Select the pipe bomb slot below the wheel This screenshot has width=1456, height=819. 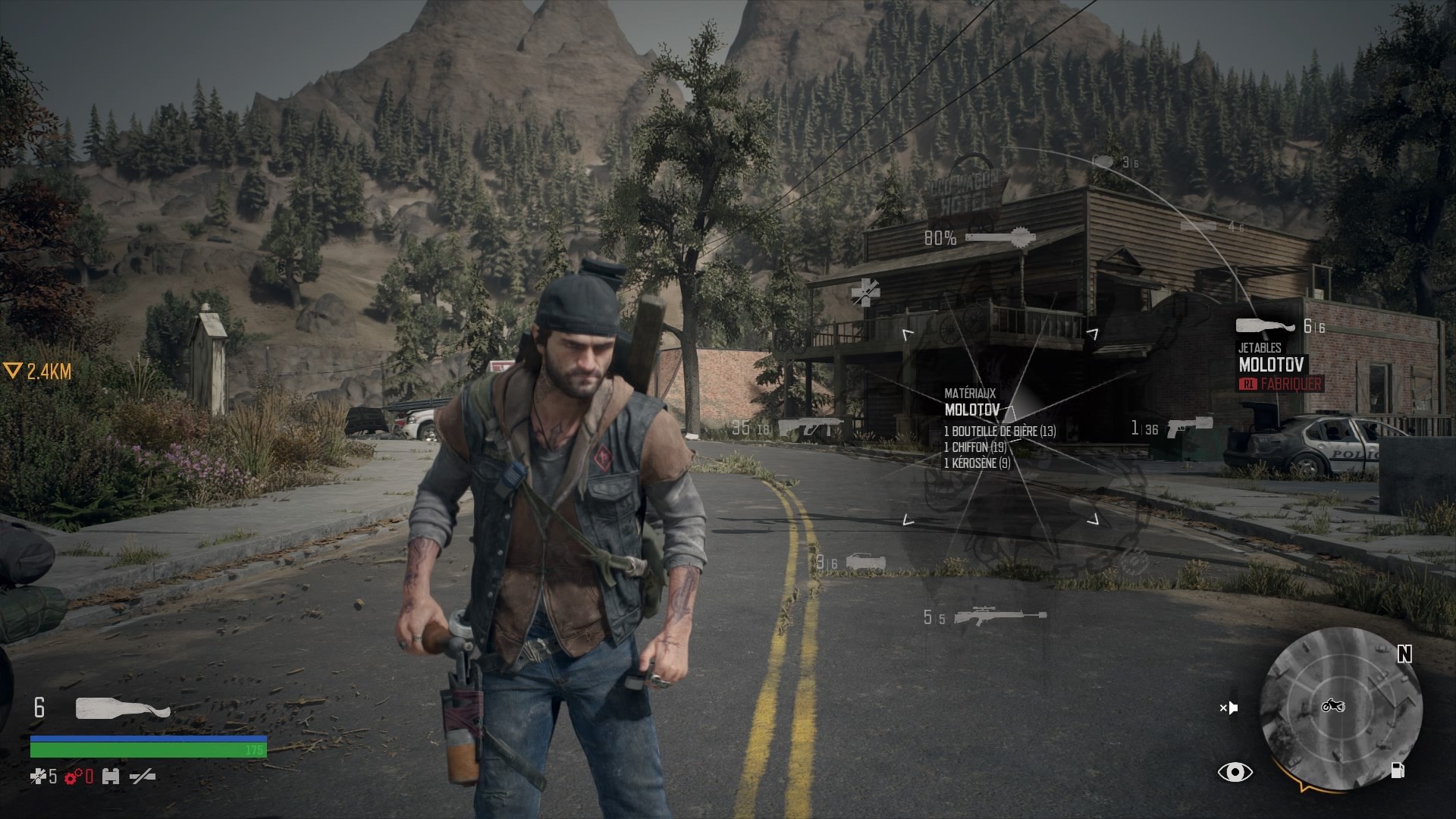[865, 562]
